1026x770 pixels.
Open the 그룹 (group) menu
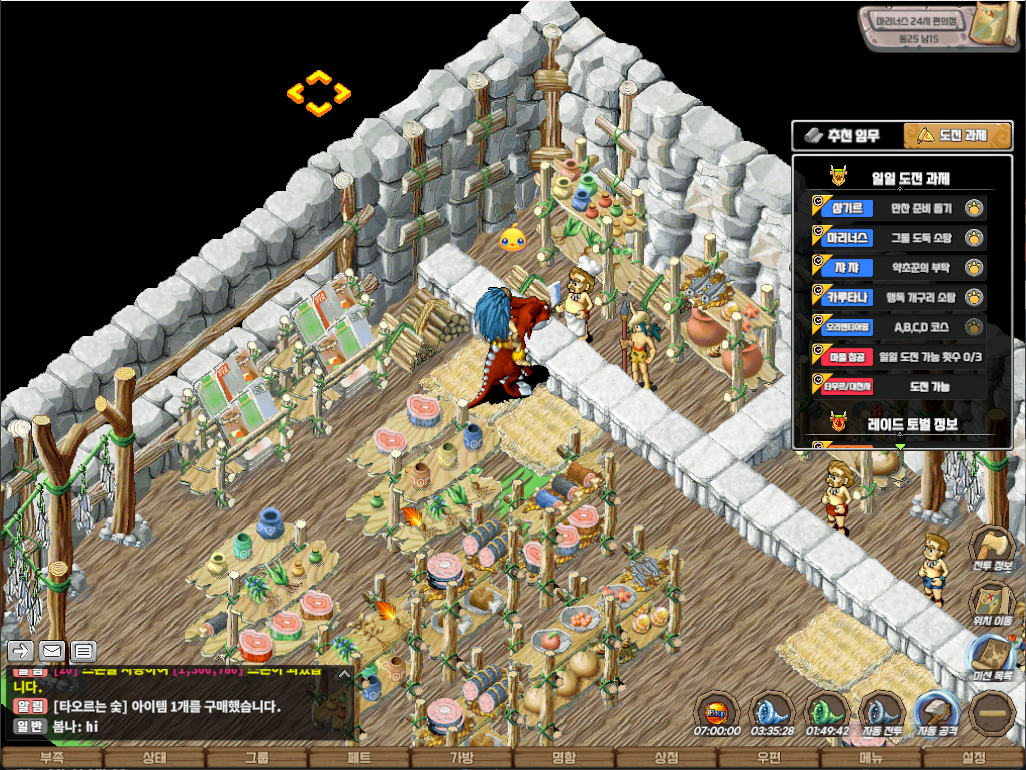coord(256,758)
